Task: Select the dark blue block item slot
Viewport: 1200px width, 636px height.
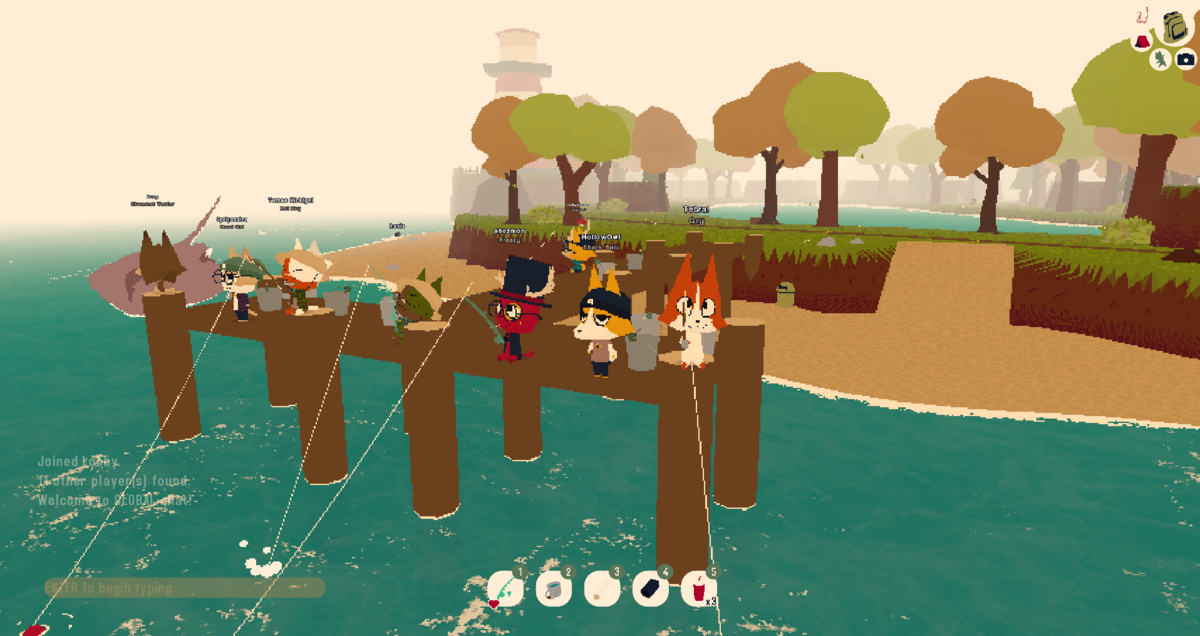Action: click(651, 589)
